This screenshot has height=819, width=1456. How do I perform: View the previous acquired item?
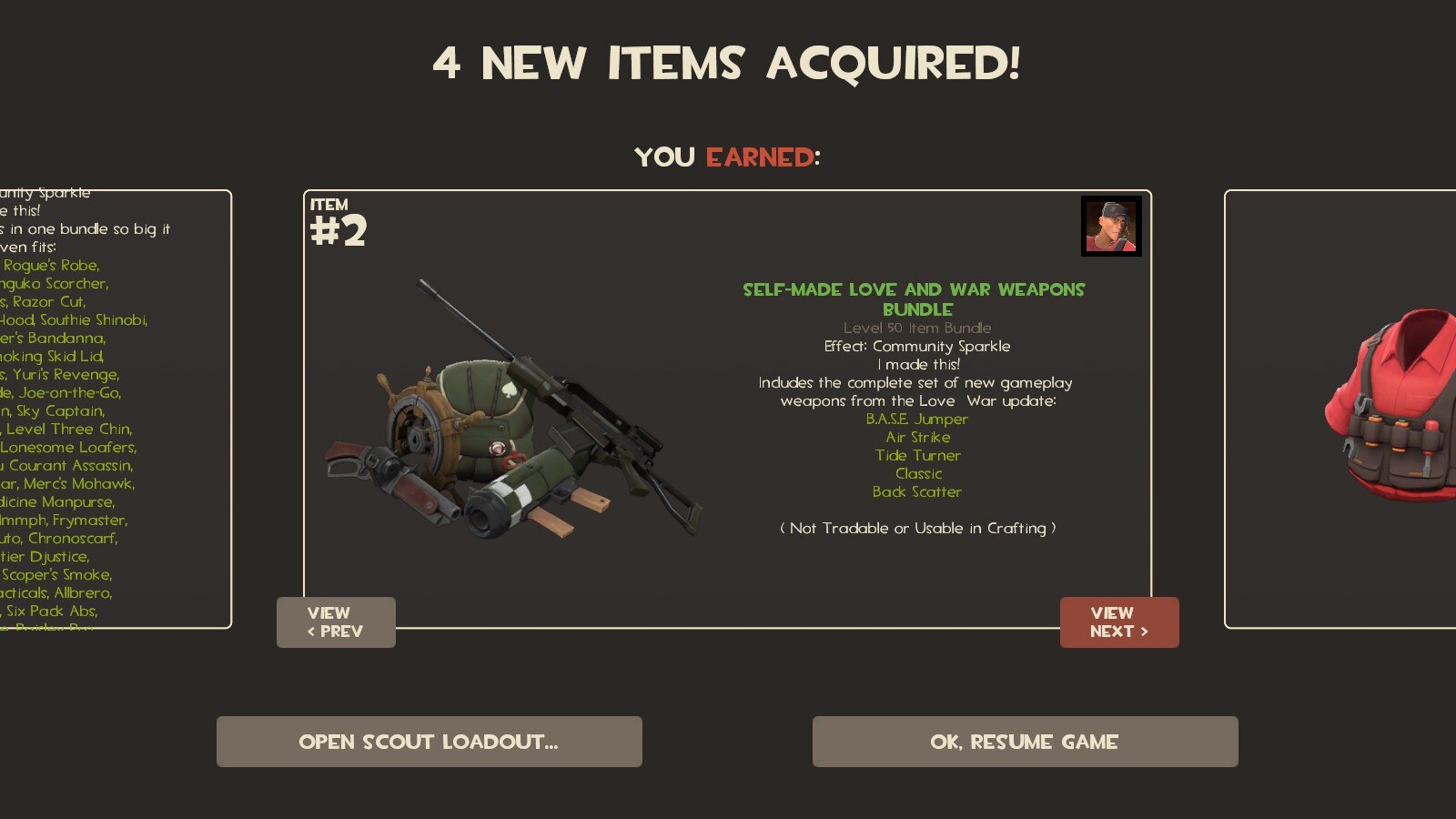(336, 622)
